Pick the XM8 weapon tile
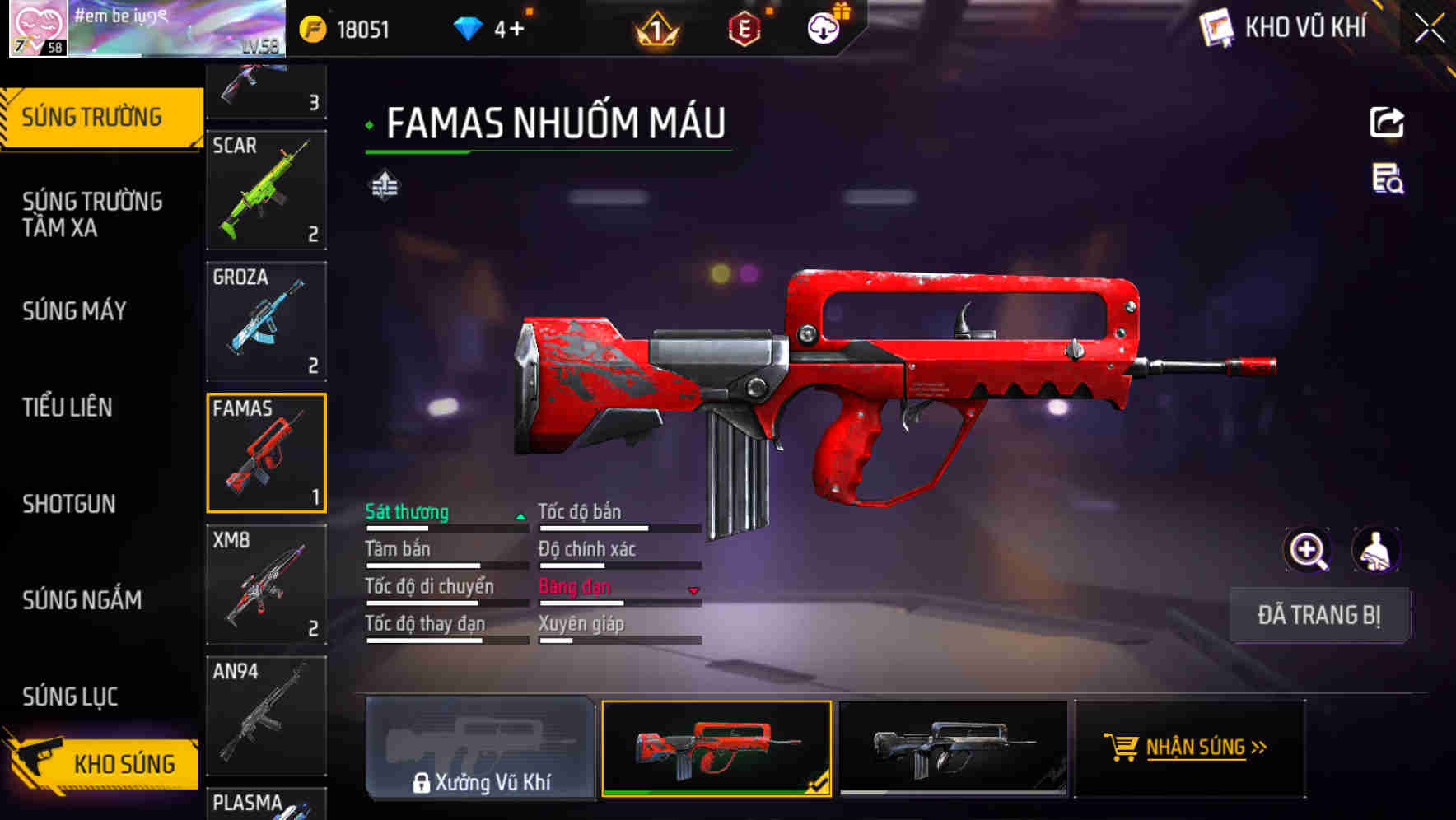Image resolution: width=1456 pixels, height=820 pixels. click(266, 585)
